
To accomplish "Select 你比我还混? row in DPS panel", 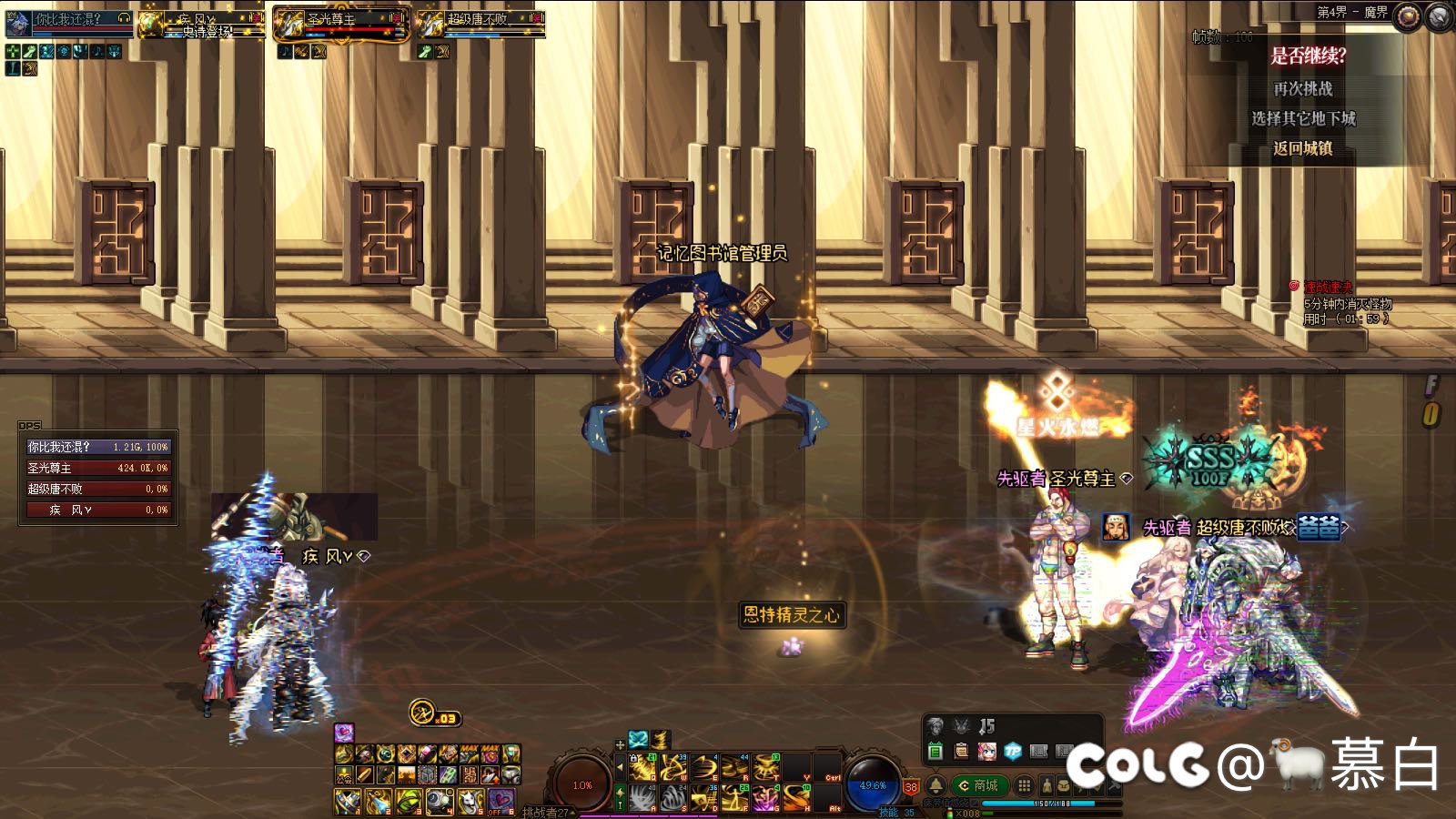I will coord(97,447).
